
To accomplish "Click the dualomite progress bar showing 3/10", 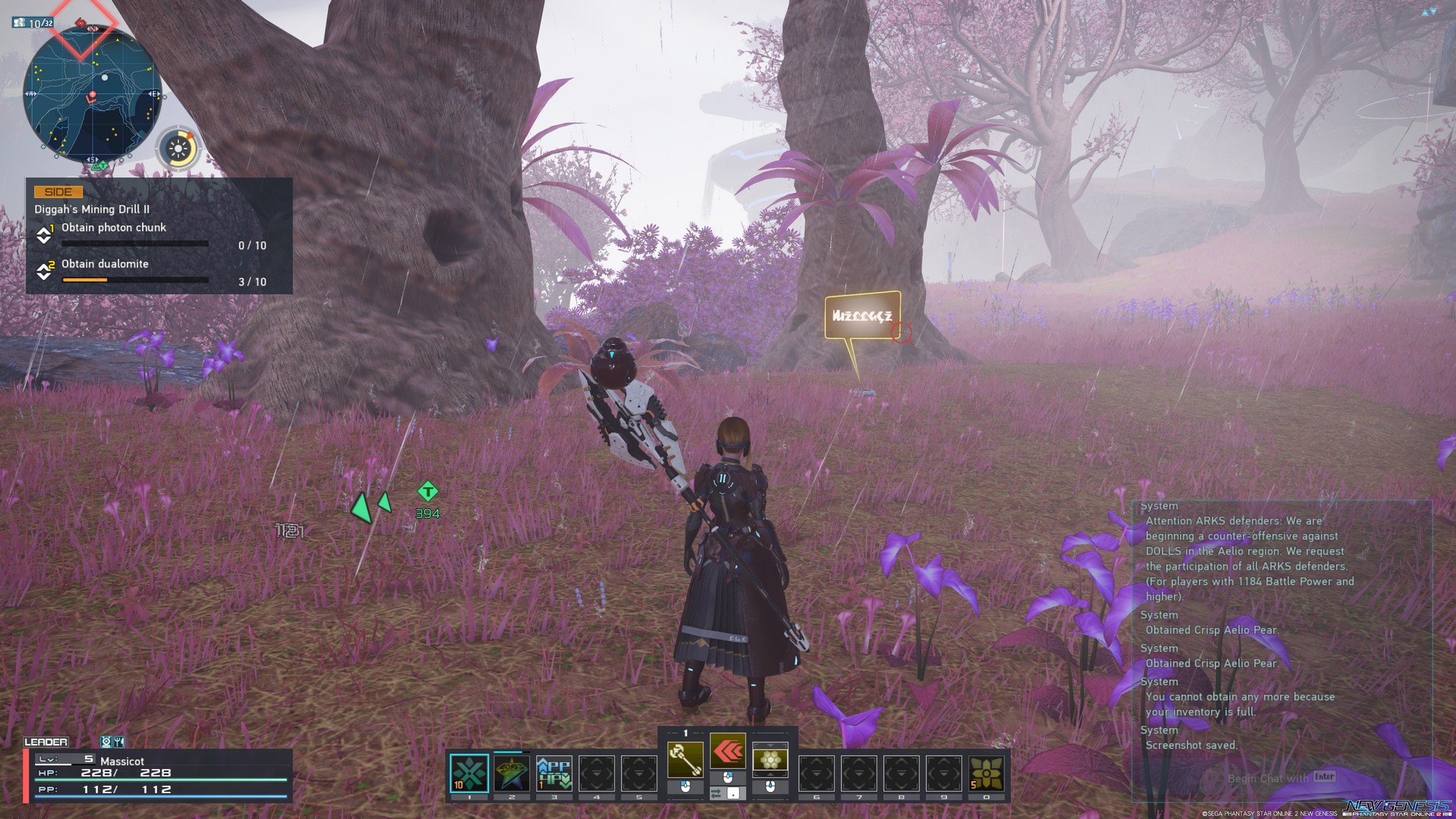I will click(135, 280).
